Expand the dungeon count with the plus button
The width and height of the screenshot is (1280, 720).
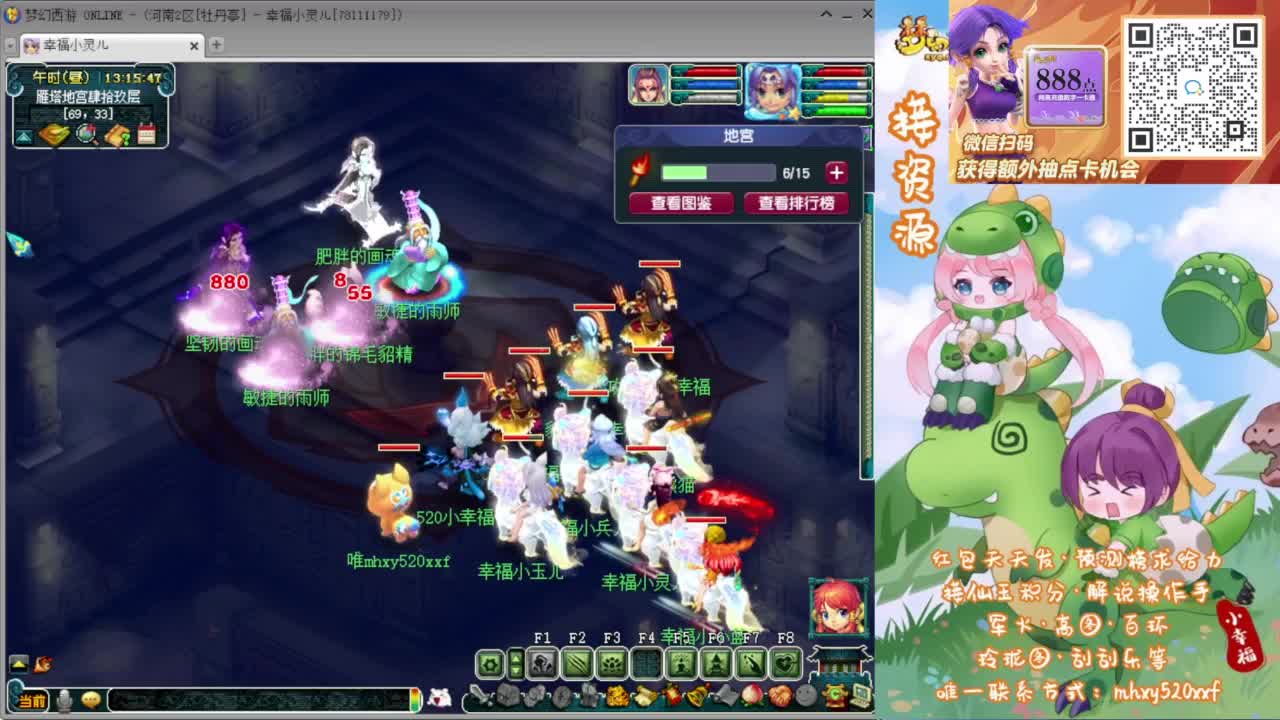(x=836, y=171)
